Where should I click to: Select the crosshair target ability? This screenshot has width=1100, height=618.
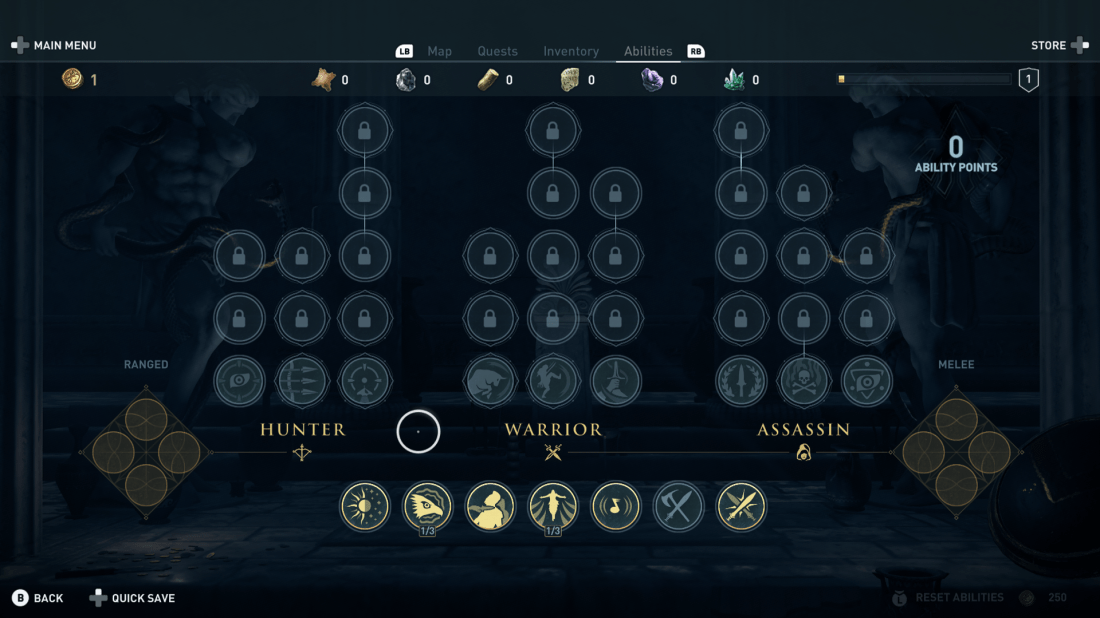pyautogui.click(x=365, y=381)
